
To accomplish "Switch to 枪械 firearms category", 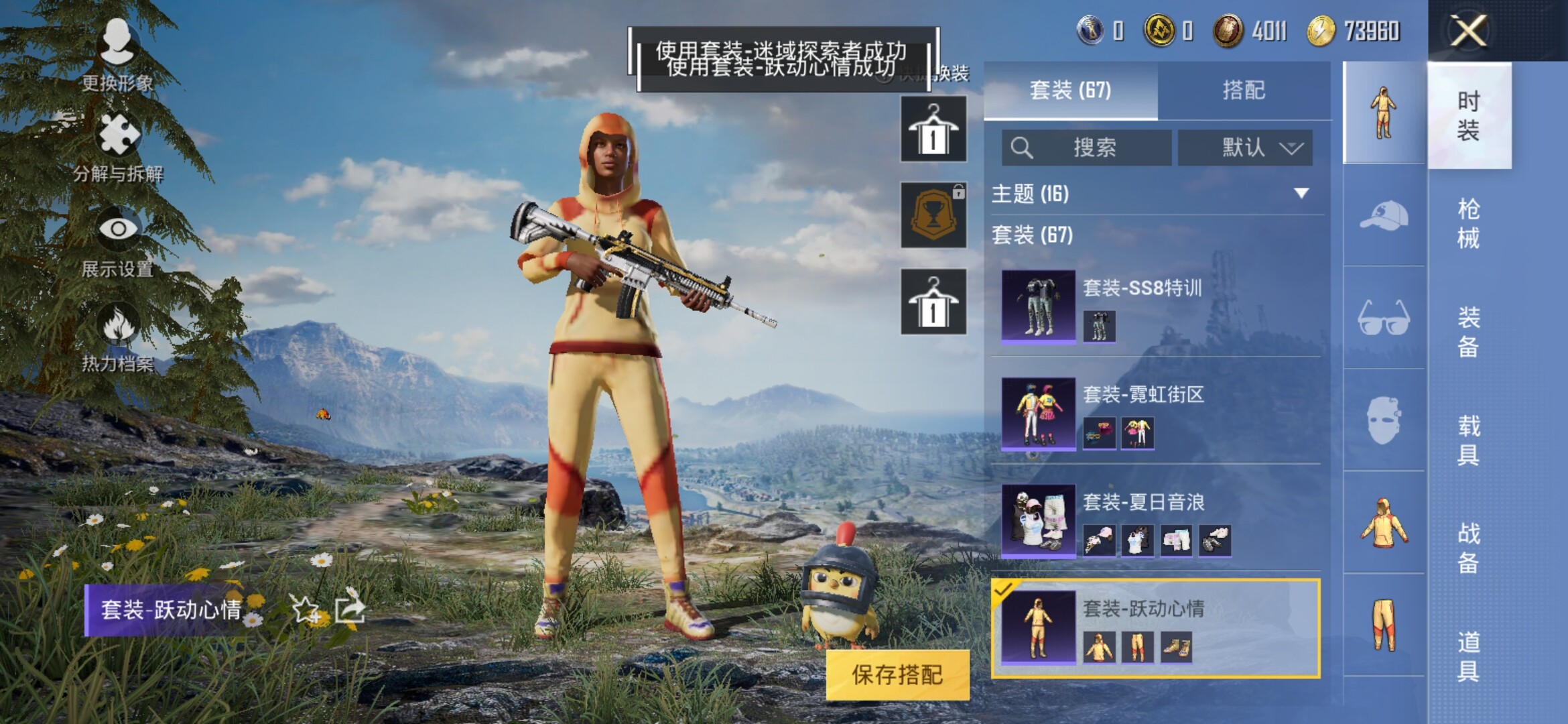I will (x=1468, y=223).
